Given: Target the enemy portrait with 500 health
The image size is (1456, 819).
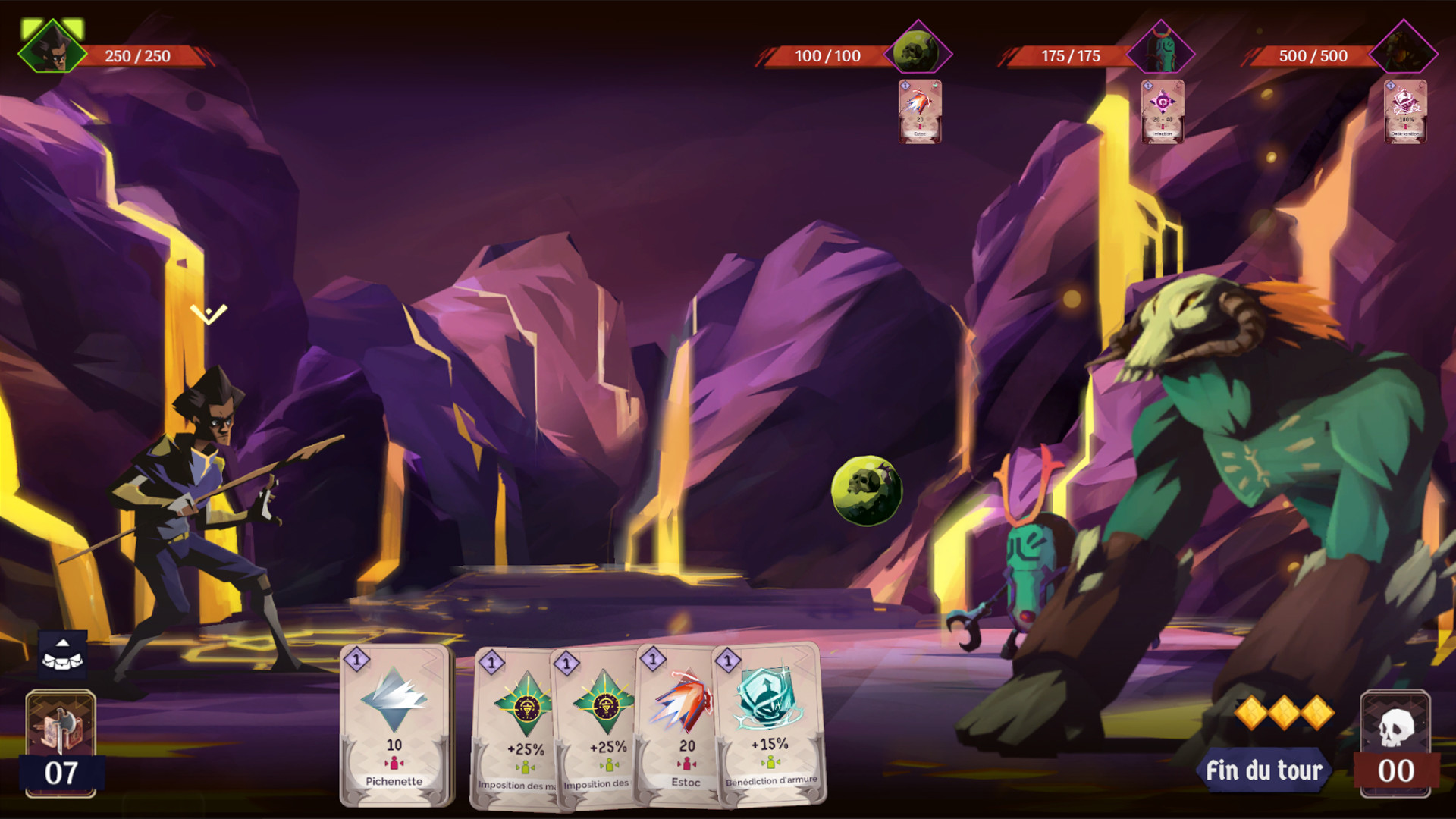Looking at the screenshot, I should tap(1403, 52).
